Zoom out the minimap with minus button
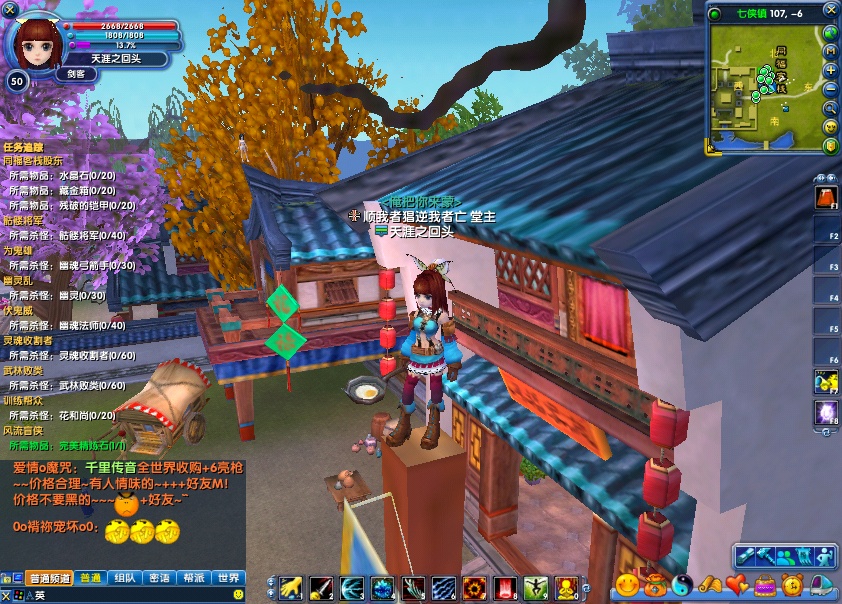This screenshot has width=842, height=604. pos(830,89)
